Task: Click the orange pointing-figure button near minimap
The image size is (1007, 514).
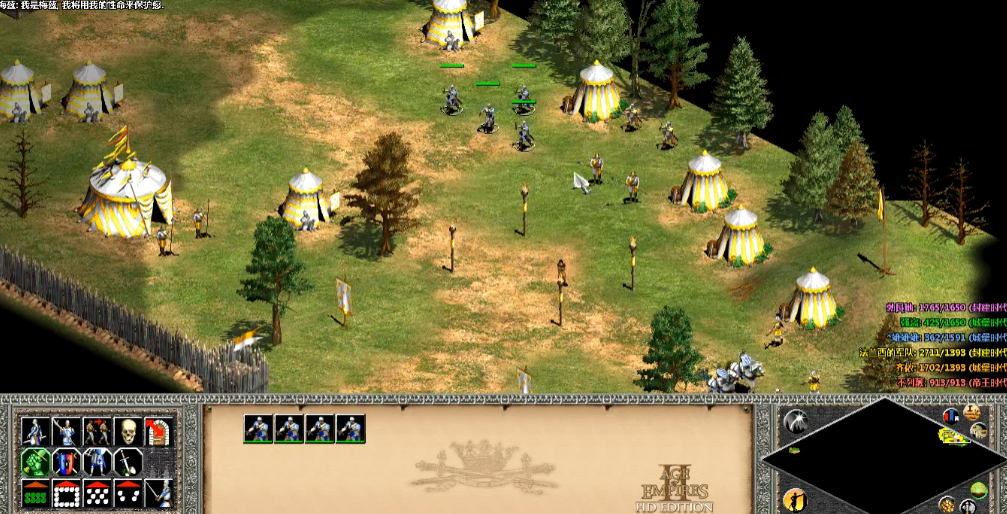Action: point(796,497)
